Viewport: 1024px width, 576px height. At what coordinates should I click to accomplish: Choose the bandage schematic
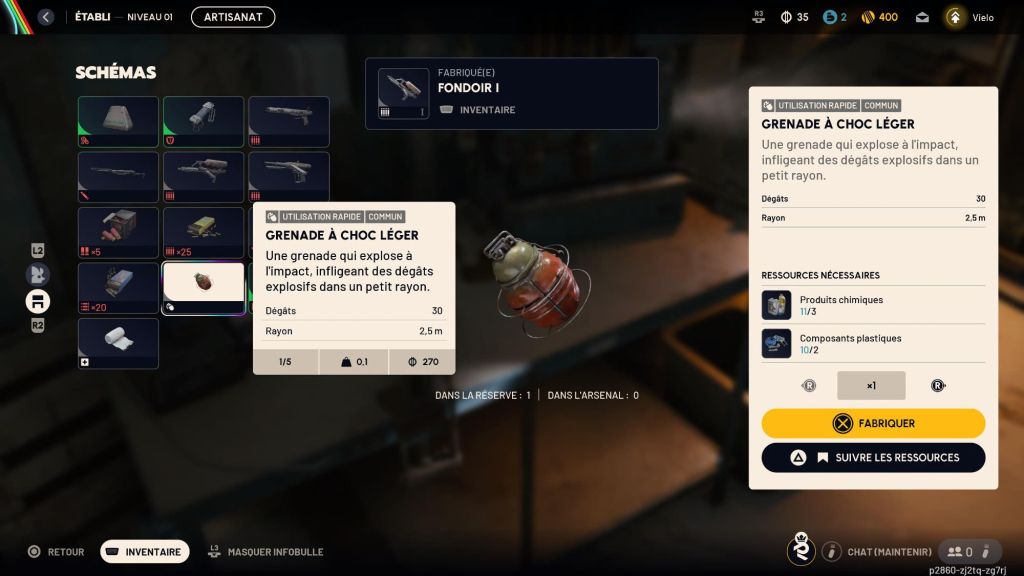click(x=119, y=343)
